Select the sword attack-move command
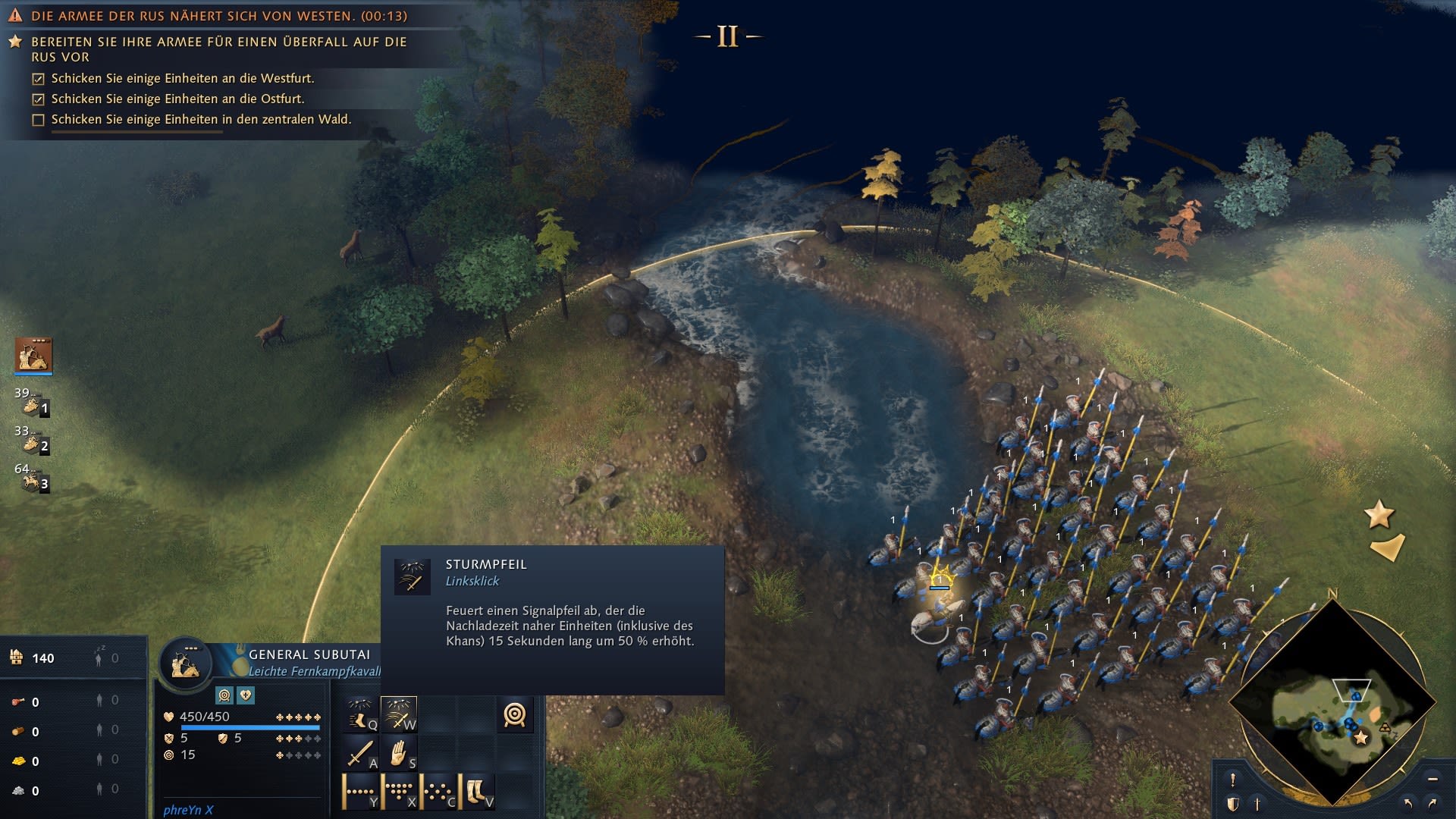This screenshot has height=819, width=1456. (x=361, y=754)
